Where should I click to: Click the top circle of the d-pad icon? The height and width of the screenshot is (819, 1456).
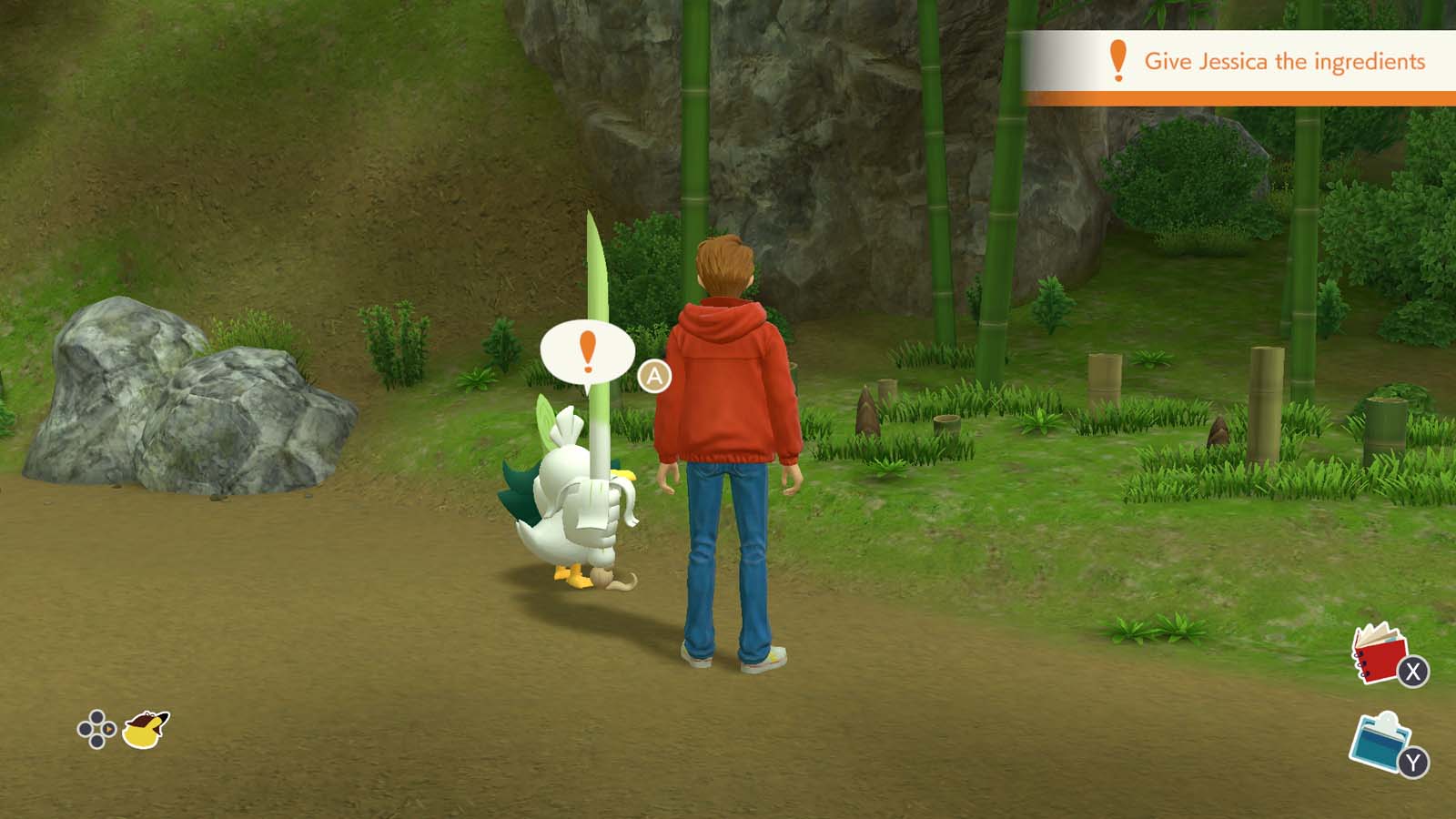pos(96,716)
